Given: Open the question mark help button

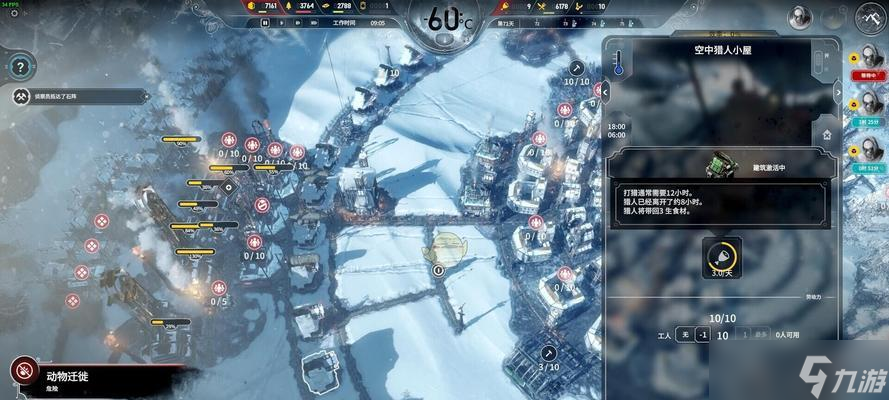Looking at the screenshot, I should coord(20,67).
